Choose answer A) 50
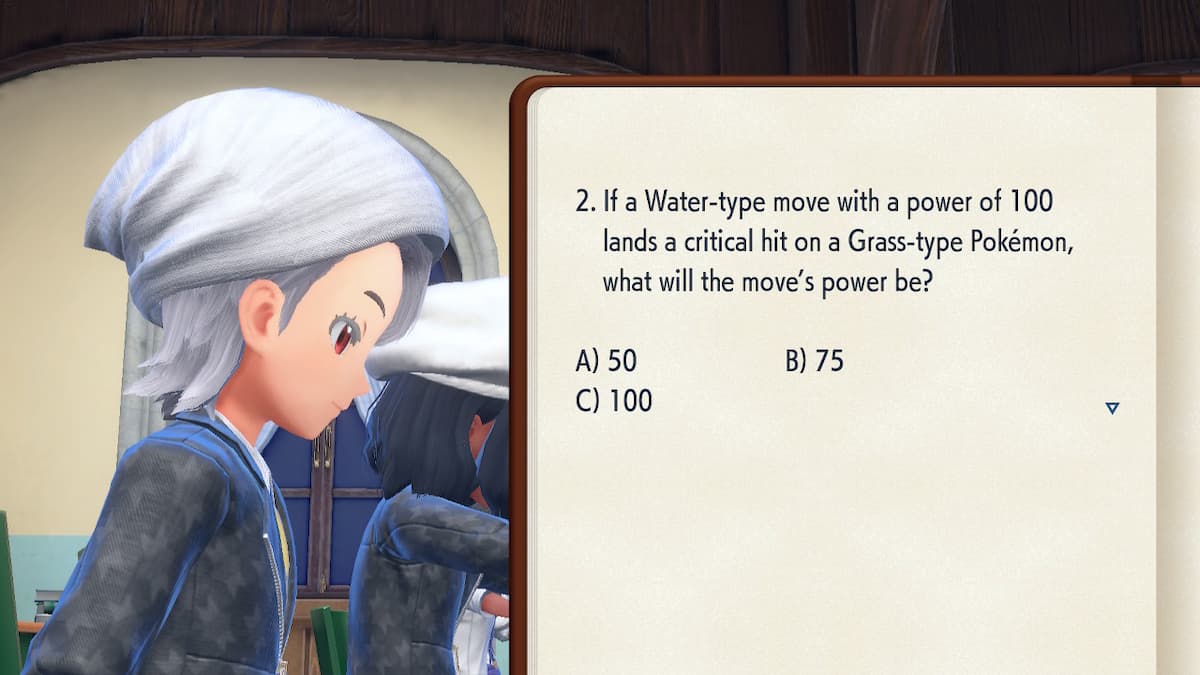This screenshot has height=675, width=1200. (606, 361)
